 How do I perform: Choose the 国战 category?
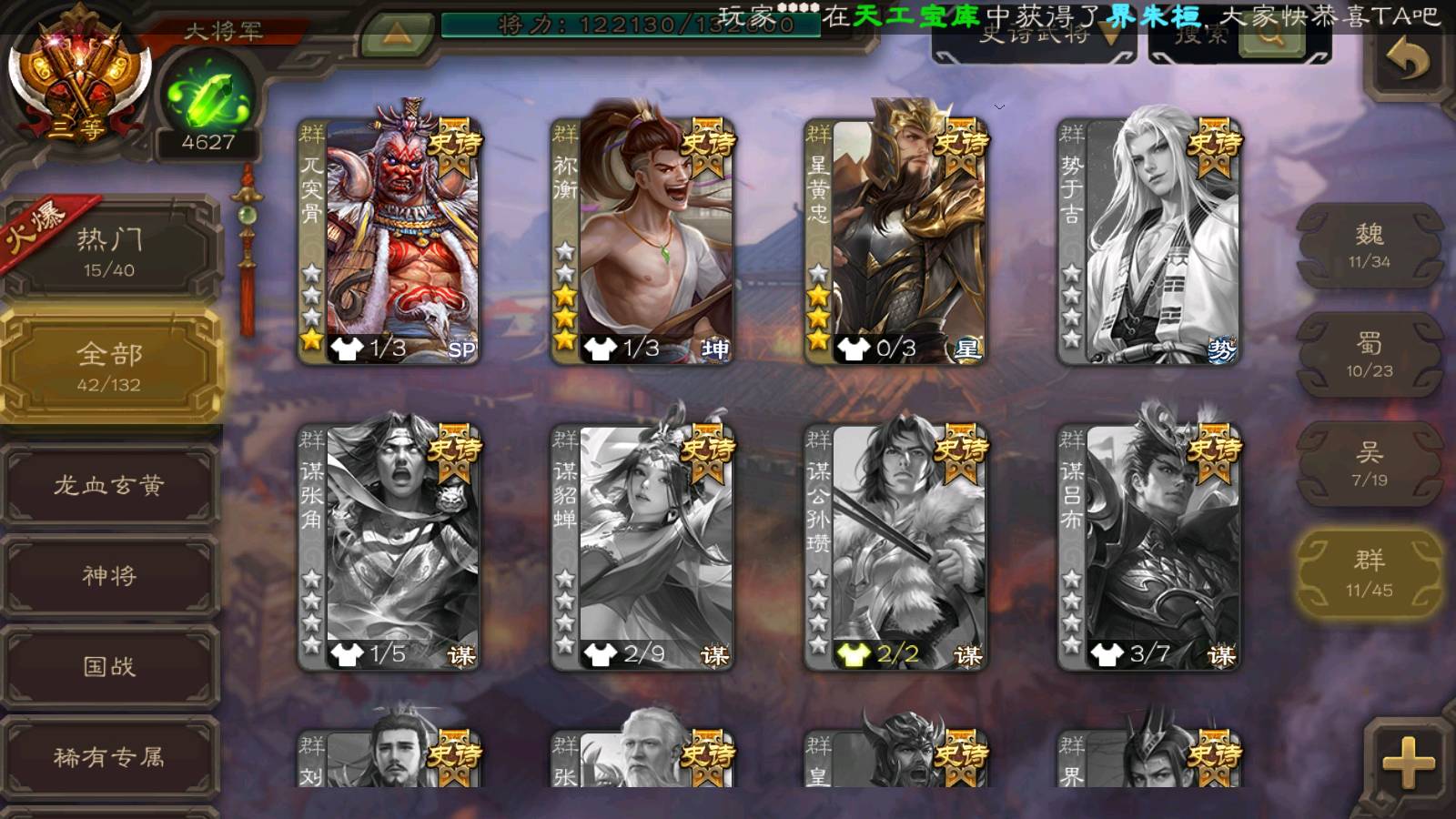[109, 666]
